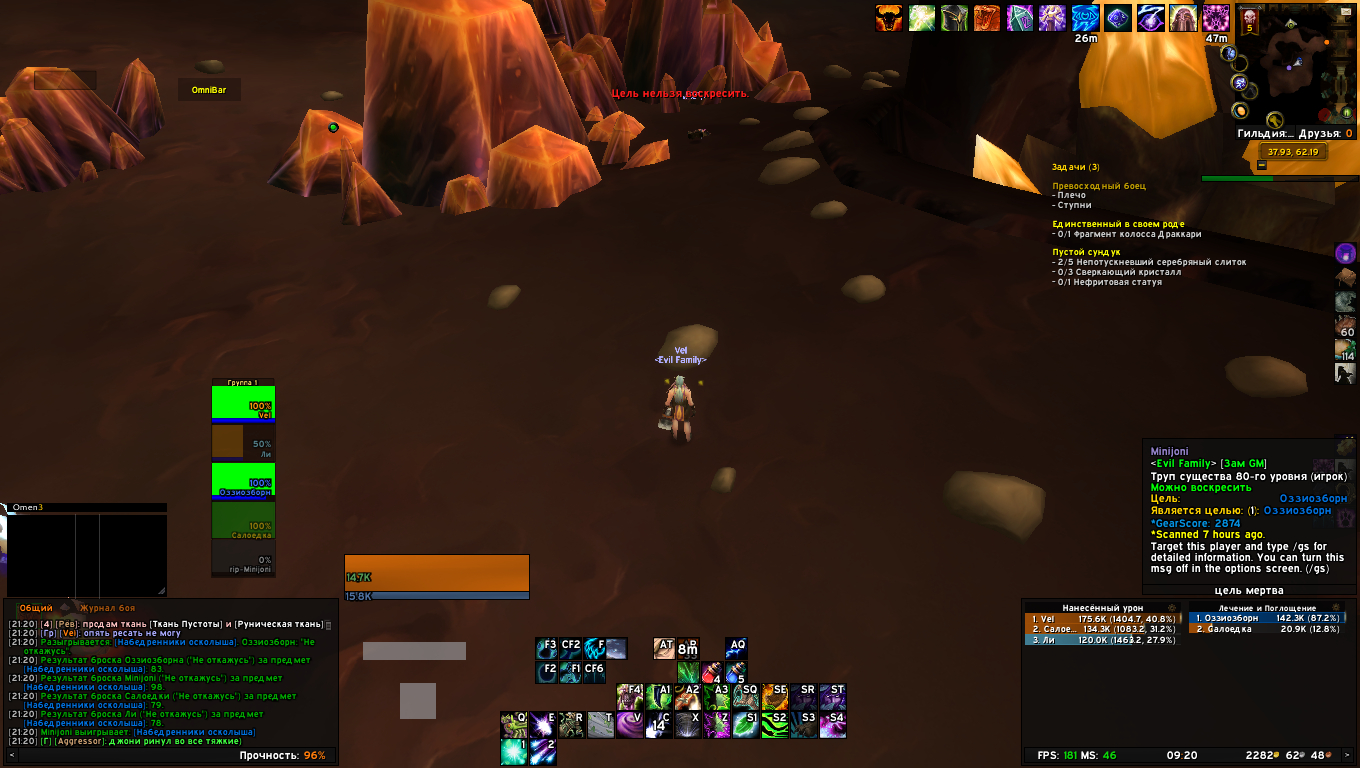Activate the purple swirl ability bound to V
The height and width of the screenshot is (768, 1360).
click(630, 724)
